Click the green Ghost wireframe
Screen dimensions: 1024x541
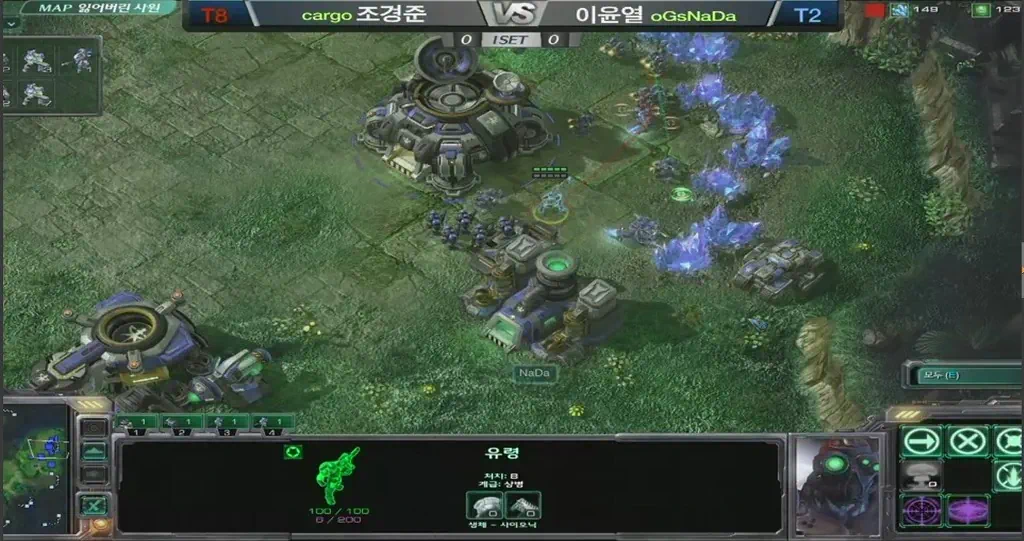coord(339,475)
